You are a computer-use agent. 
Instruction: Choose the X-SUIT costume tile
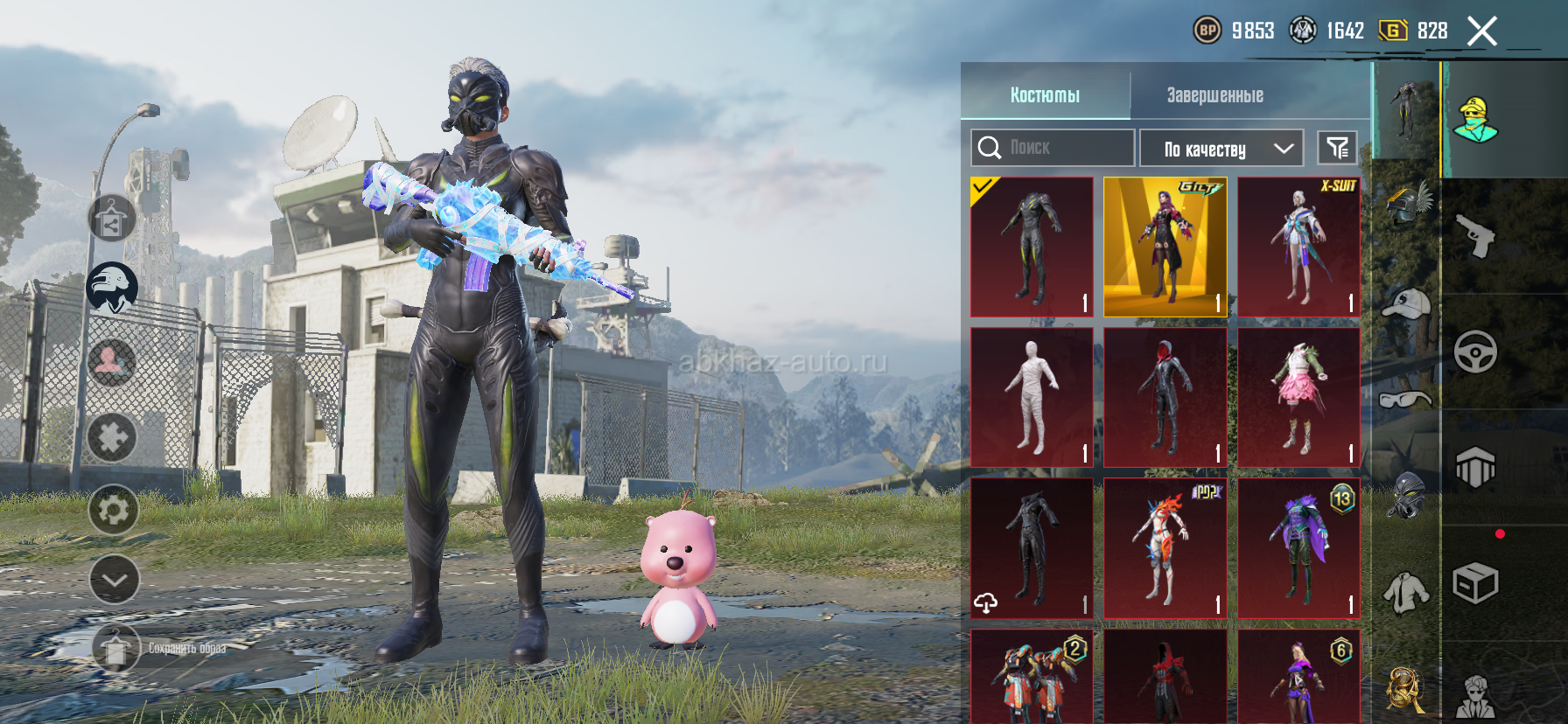tap(1298, 247)
